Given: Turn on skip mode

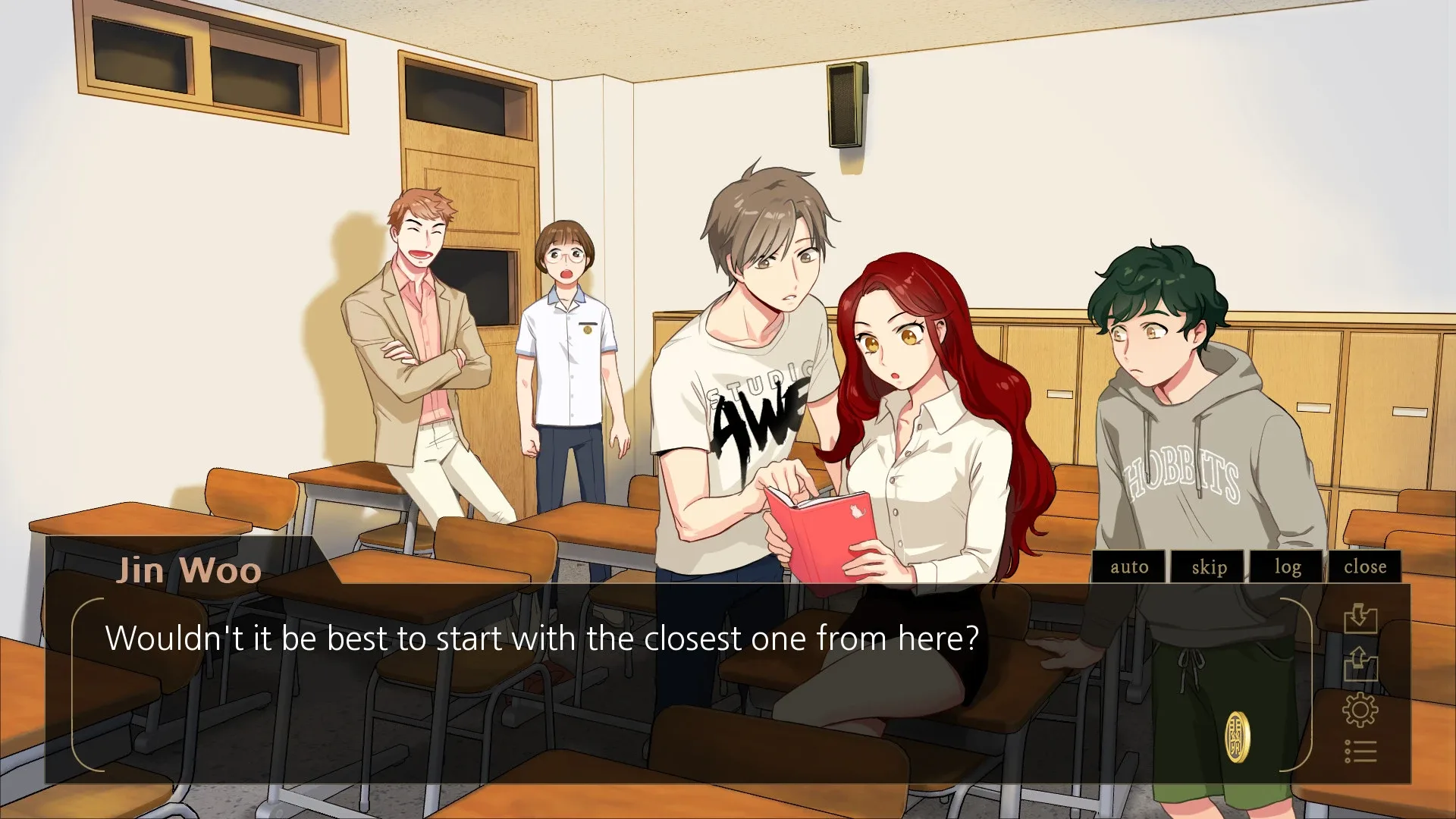Looking at the screenshot, I should tap(1208, 566).
